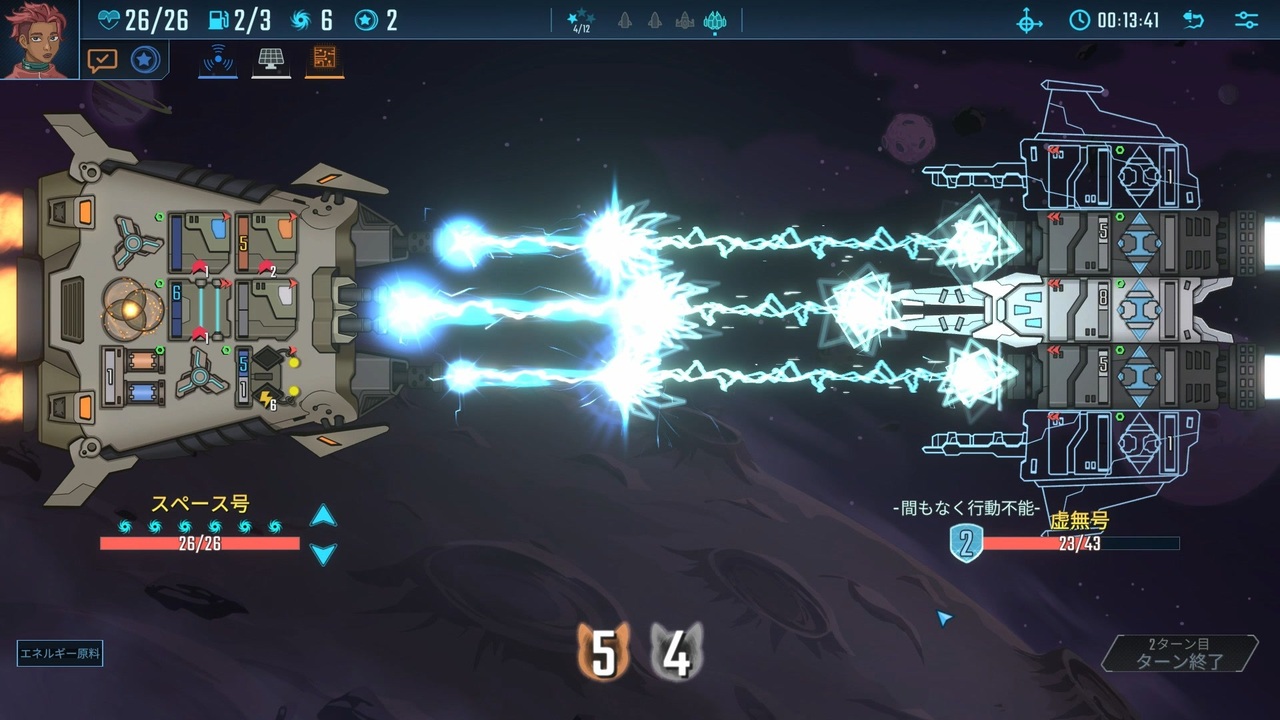Click the エネルギー原料 label button

(60, 655)
